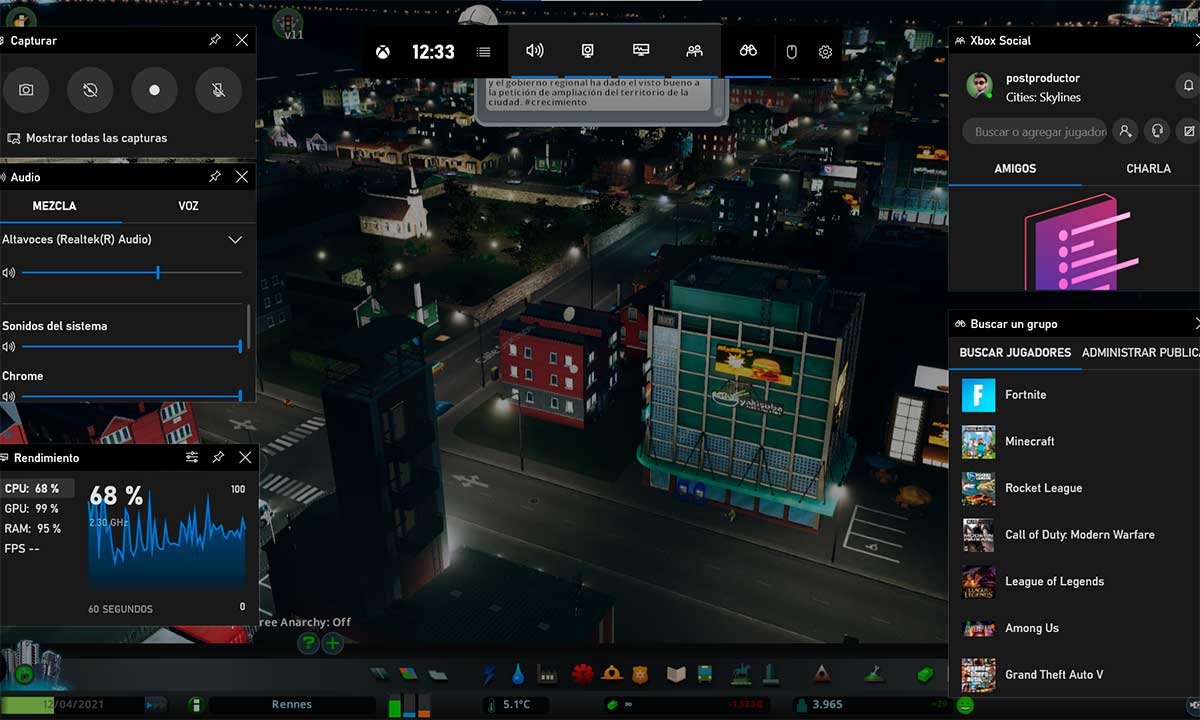Open the police badge menu
1200x720 pixels.
(x=640, y=675)
